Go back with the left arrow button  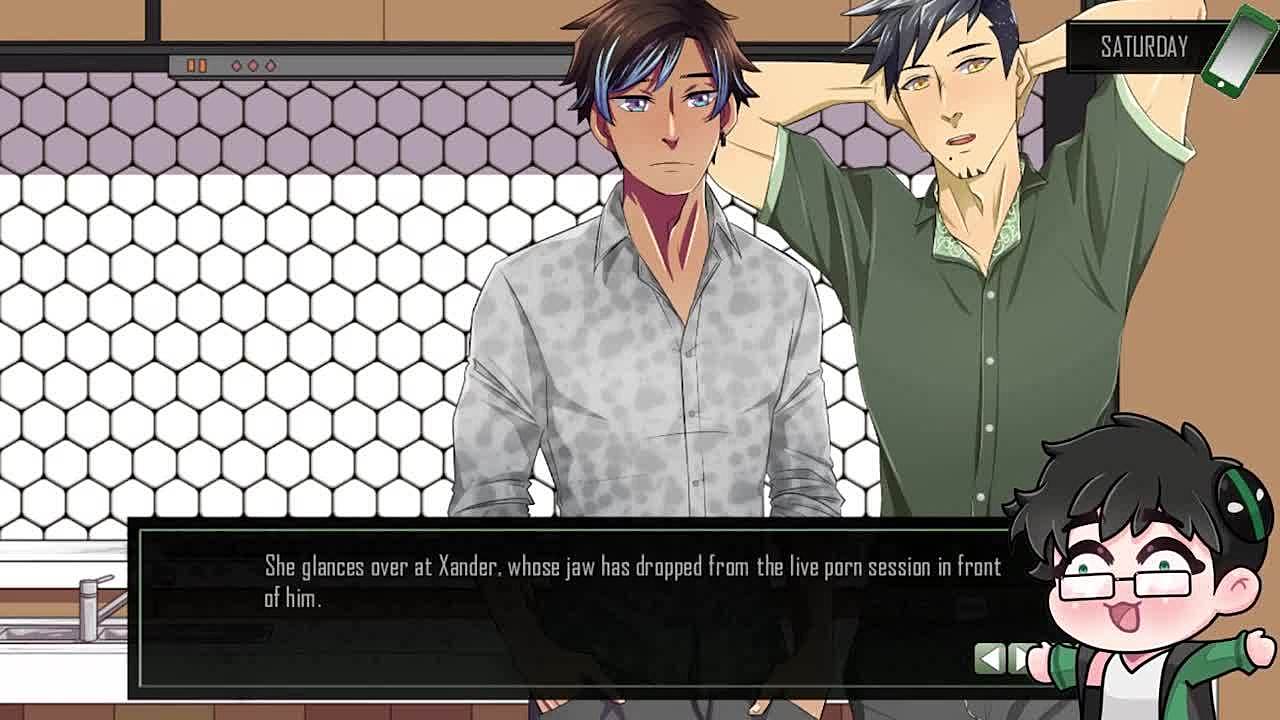(x=989, y=658)
